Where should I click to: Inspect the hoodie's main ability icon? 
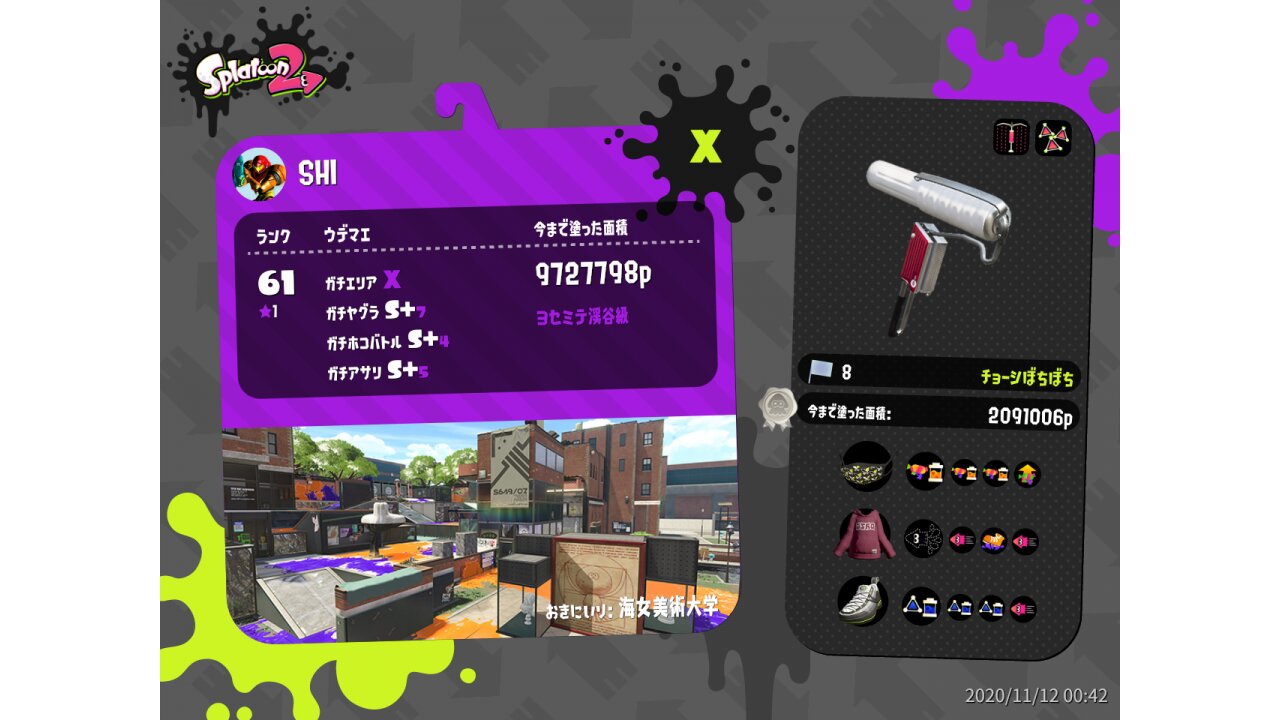(x=923, y=538)
